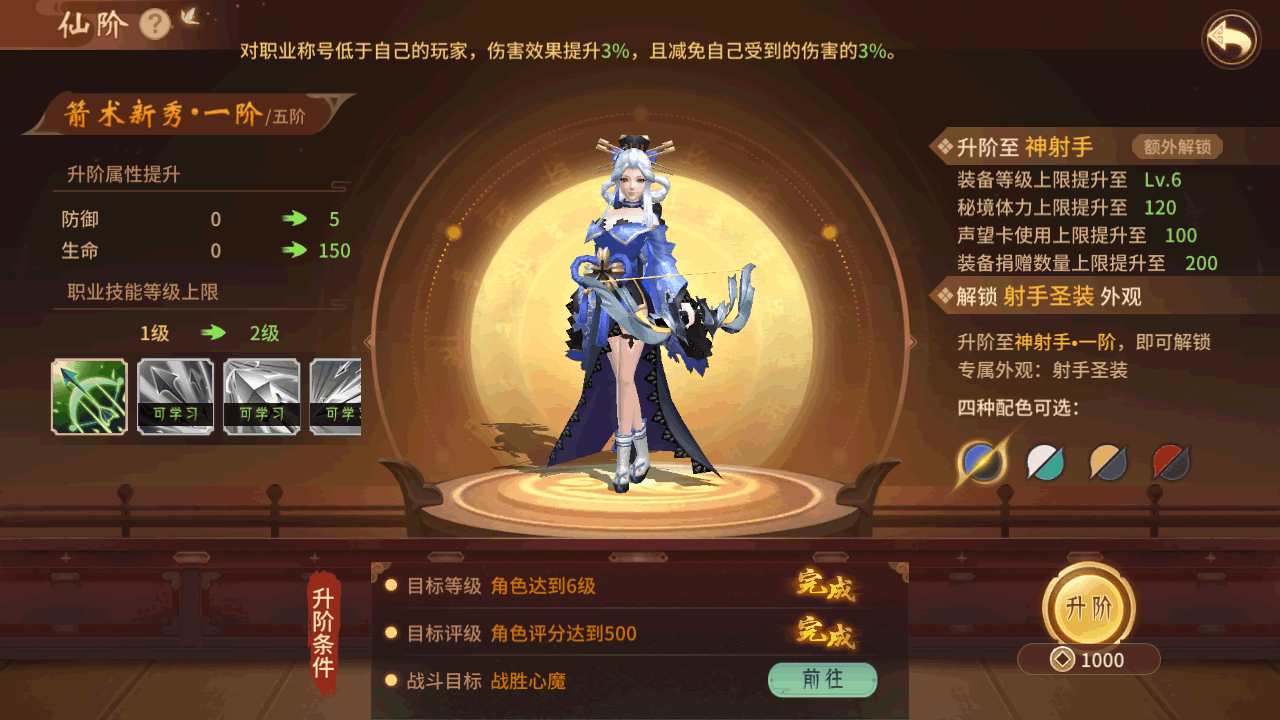Open the 额外解锁 extra unlock button
This screenshot has width=1280, height=720.
[1177, 147]
